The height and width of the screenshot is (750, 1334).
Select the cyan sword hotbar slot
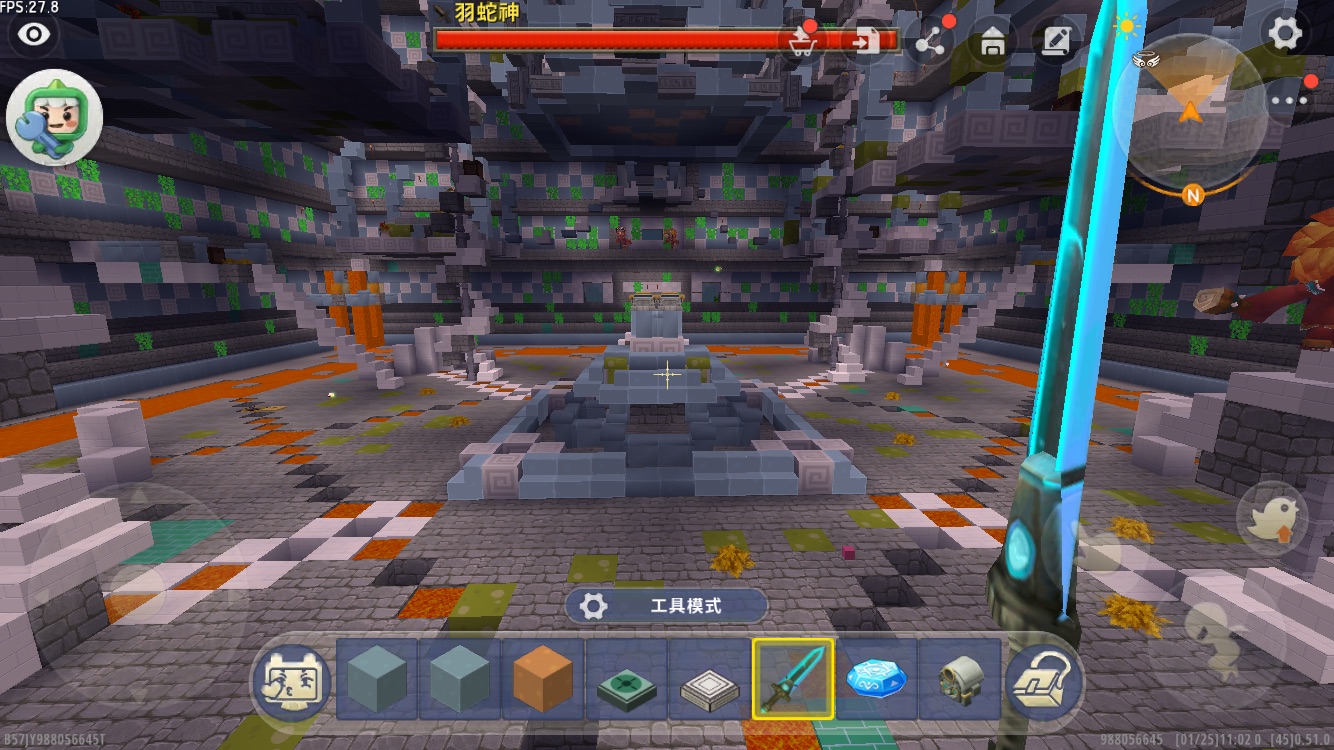[793, 680]
